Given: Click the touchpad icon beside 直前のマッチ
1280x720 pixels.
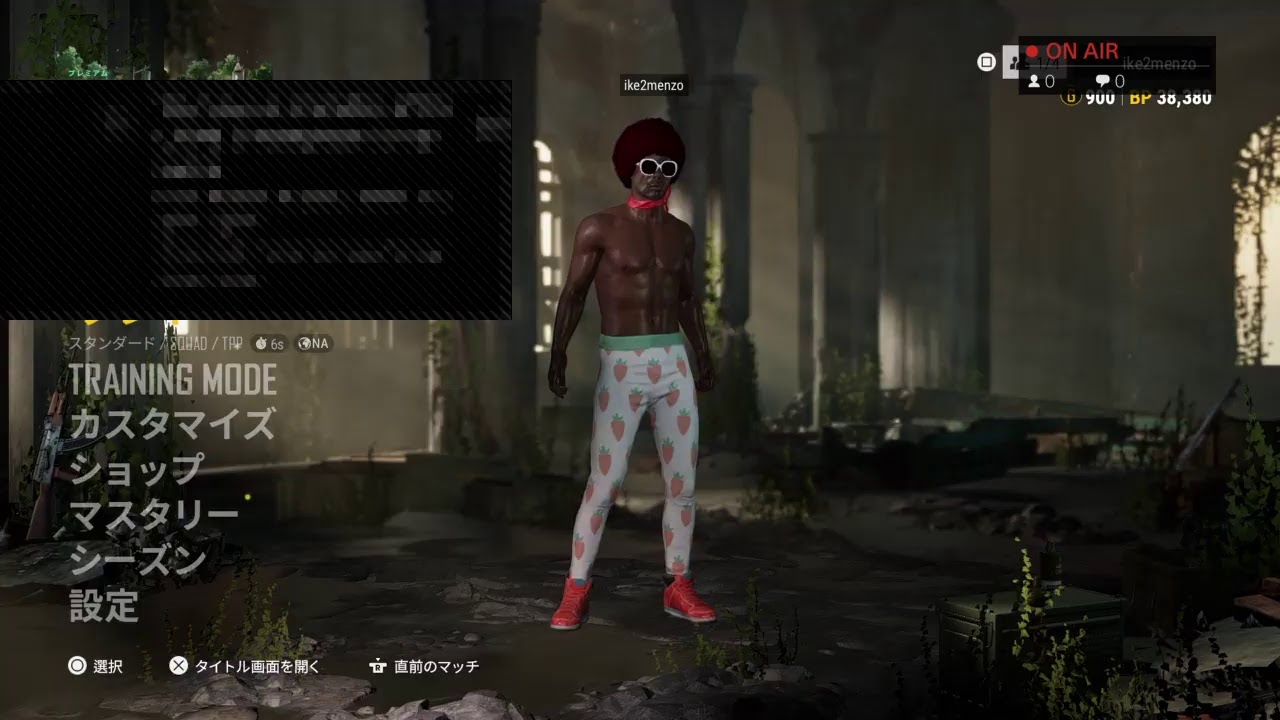Looking at the screenshot, I should [x=378, y=665].
